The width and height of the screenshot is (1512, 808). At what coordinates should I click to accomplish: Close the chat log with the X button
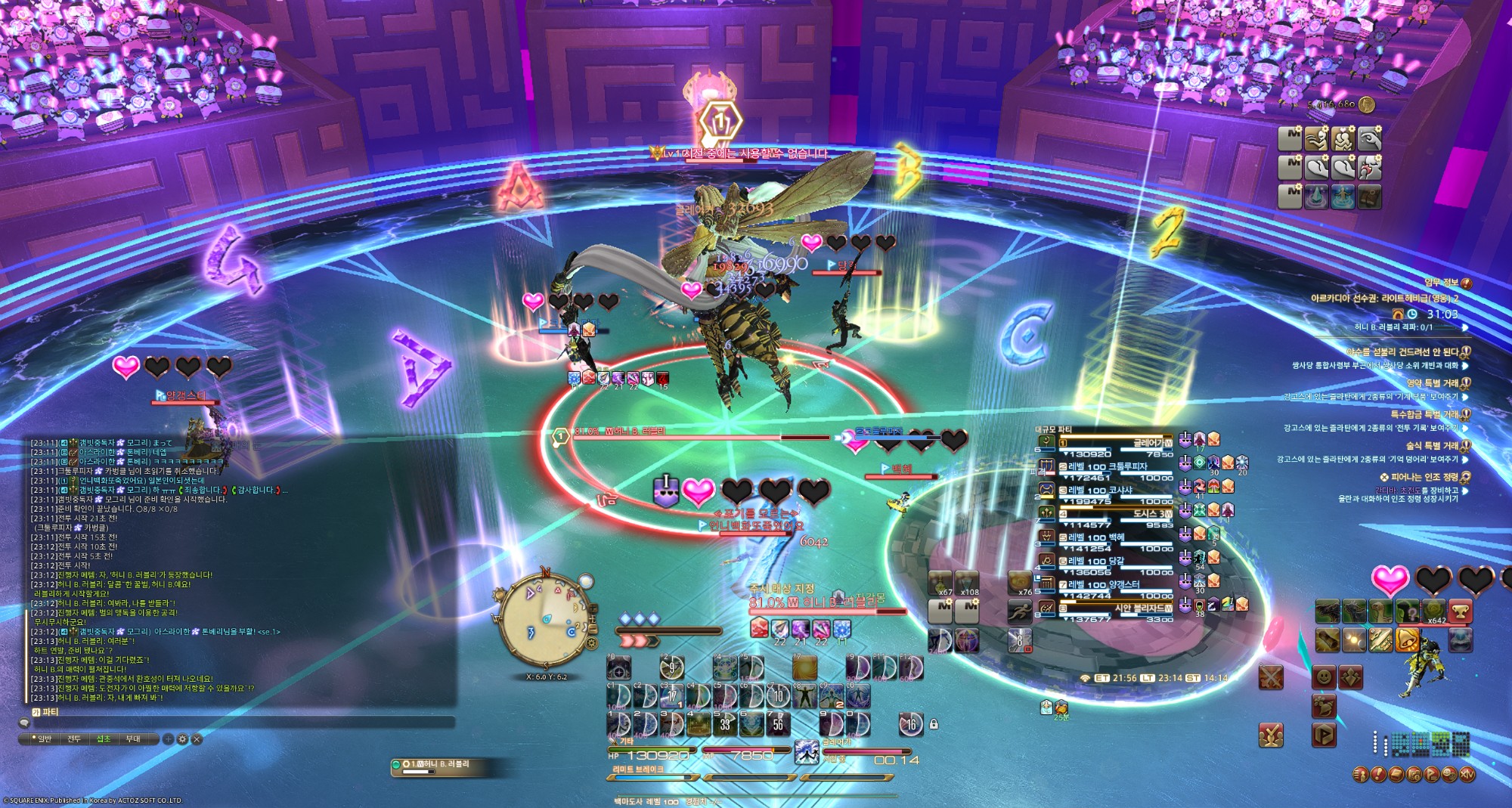(x=197, y=739)
